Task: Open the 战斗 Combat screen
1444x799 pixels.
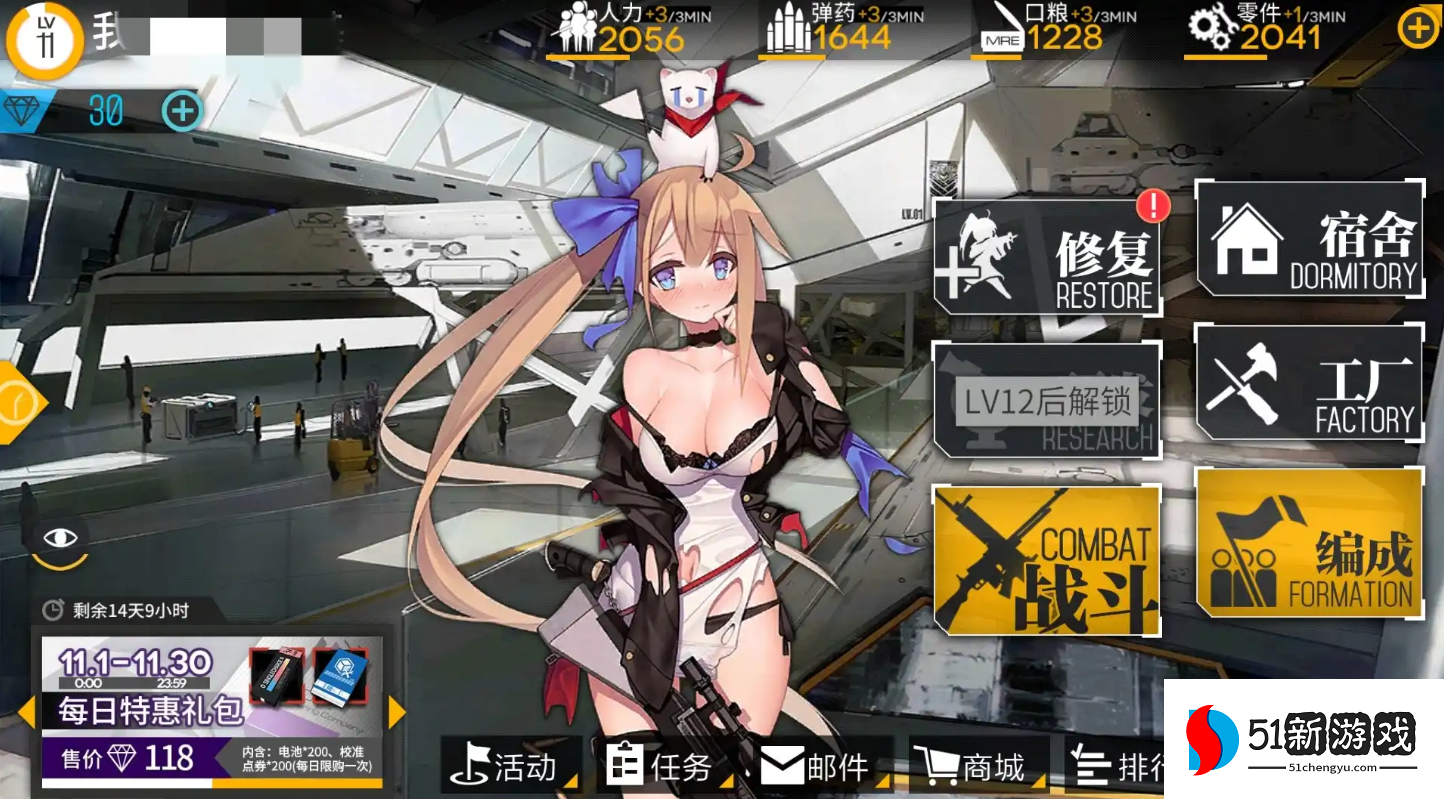Action: pos(1048,560)
